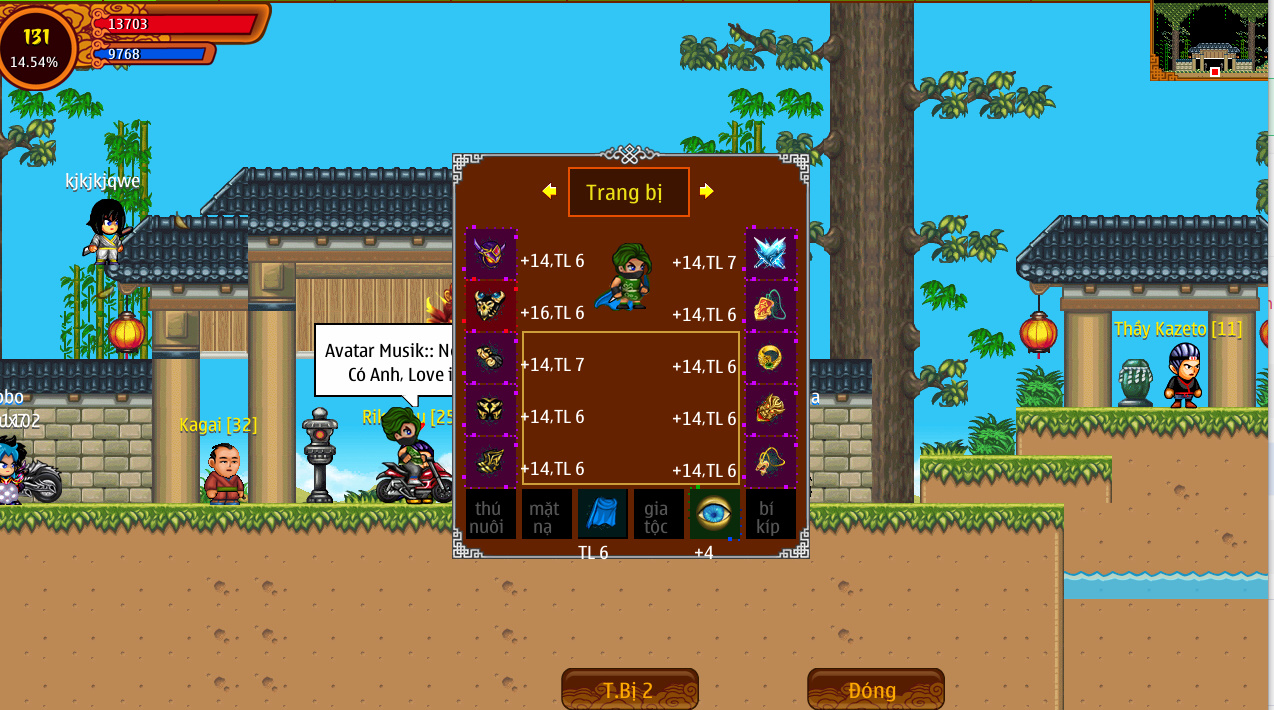Select the blue eye item slot
The height and width of the screenshot is (710, 1274).
pos(715,514)
